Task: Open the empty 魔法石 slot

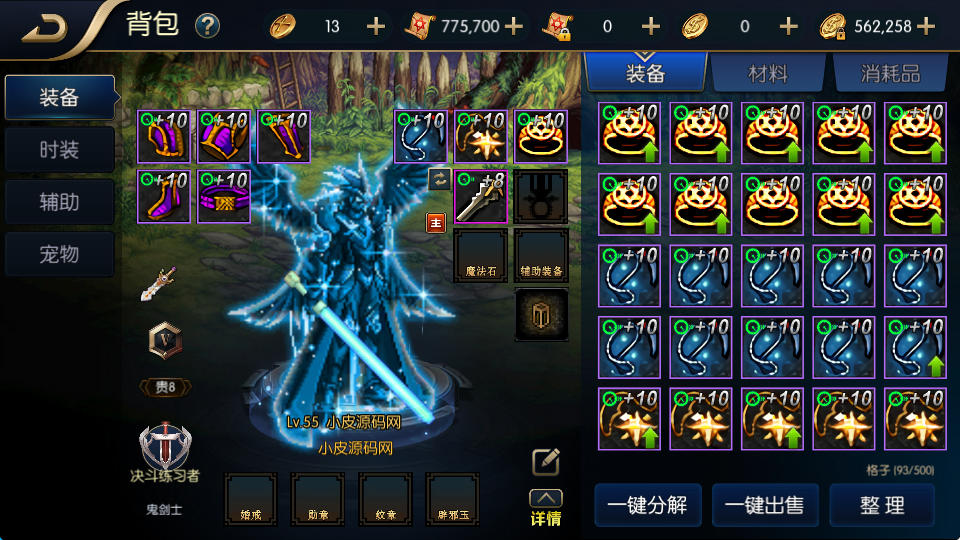Action: (x=480, y=255)
